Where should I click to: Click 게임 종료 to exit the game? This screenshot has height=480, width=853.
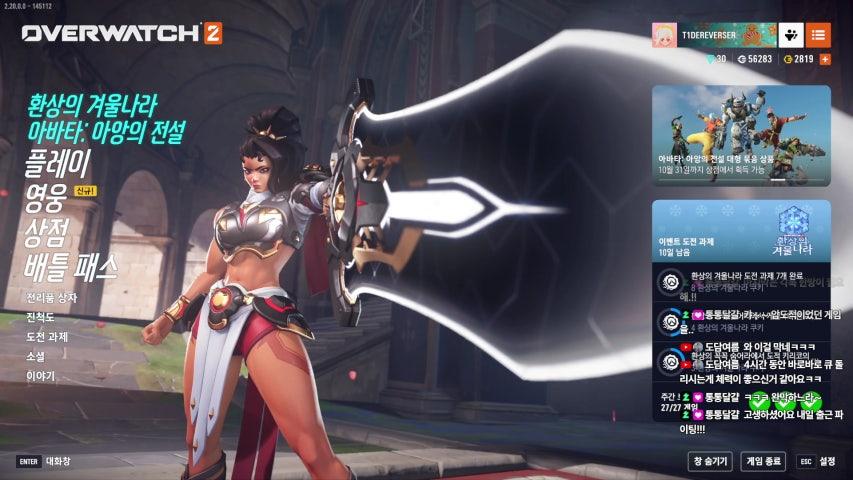[x=764, y=461]
